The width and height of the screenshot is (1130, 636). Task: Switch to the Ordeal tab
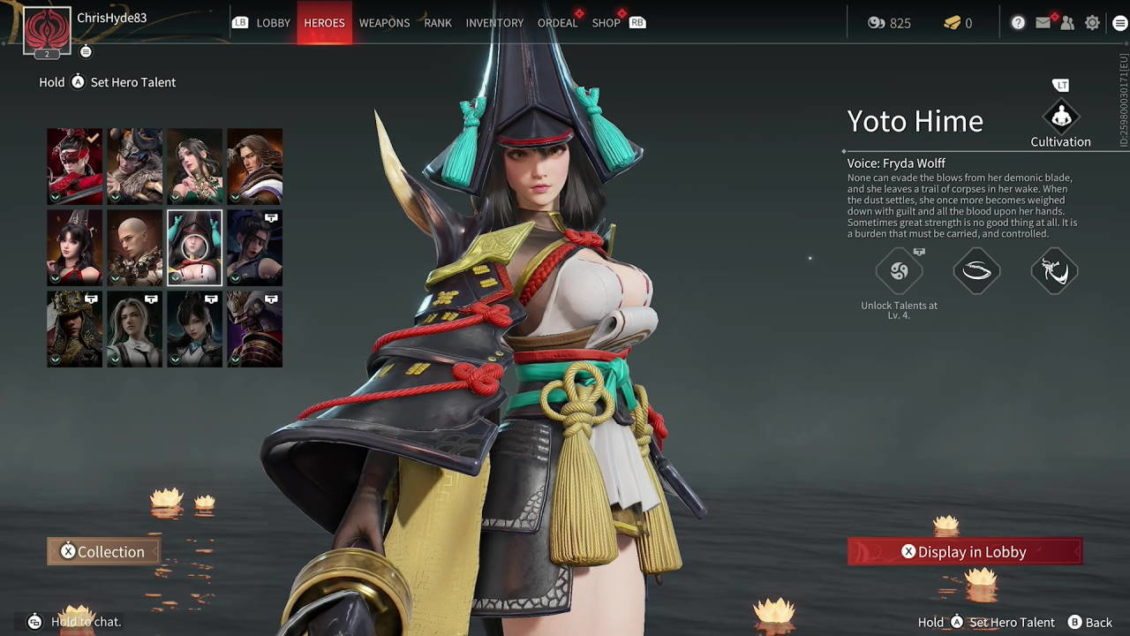[x=557, y=23]
